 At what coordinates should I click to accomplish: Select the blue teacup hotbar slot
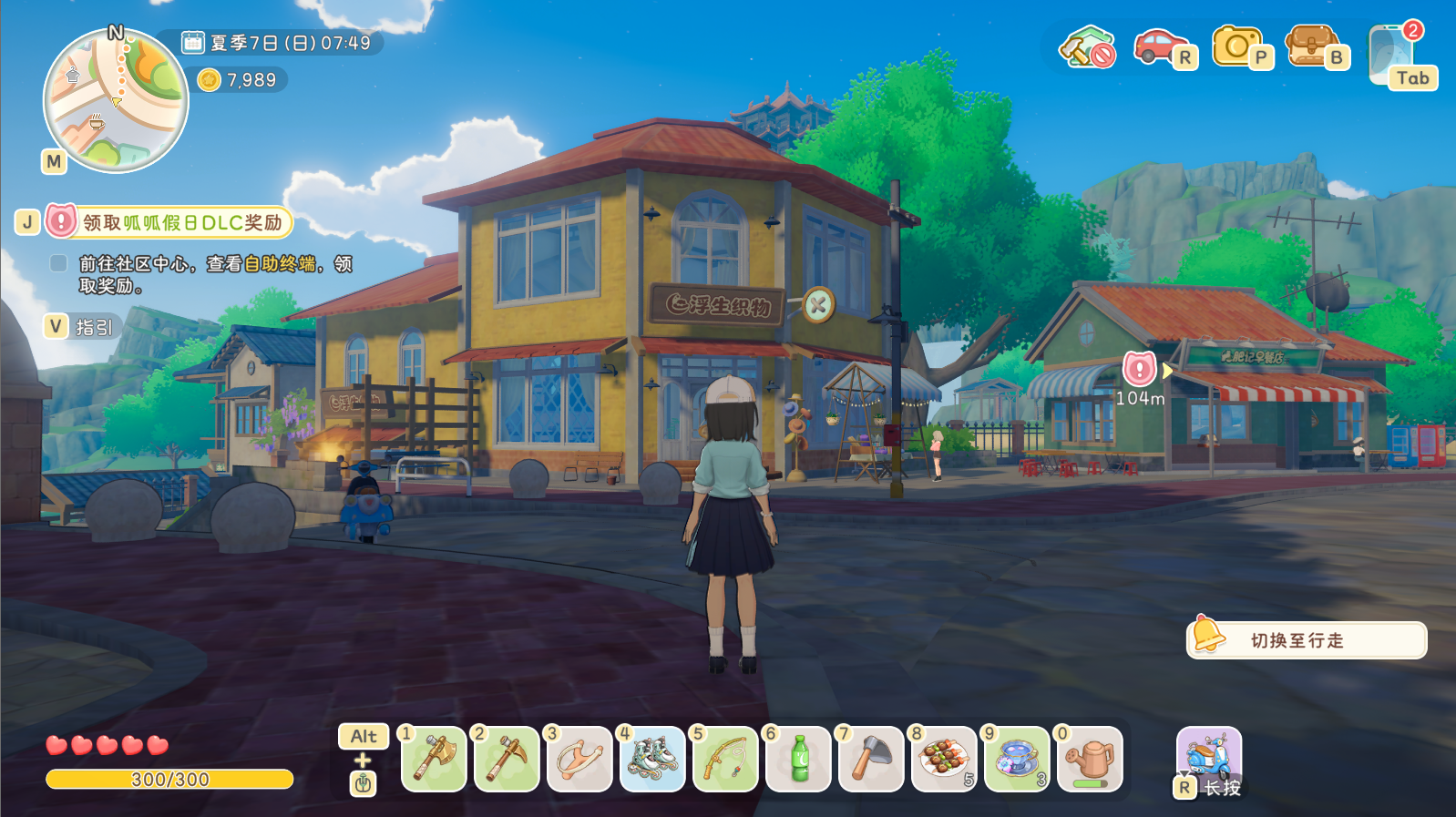1017,759
